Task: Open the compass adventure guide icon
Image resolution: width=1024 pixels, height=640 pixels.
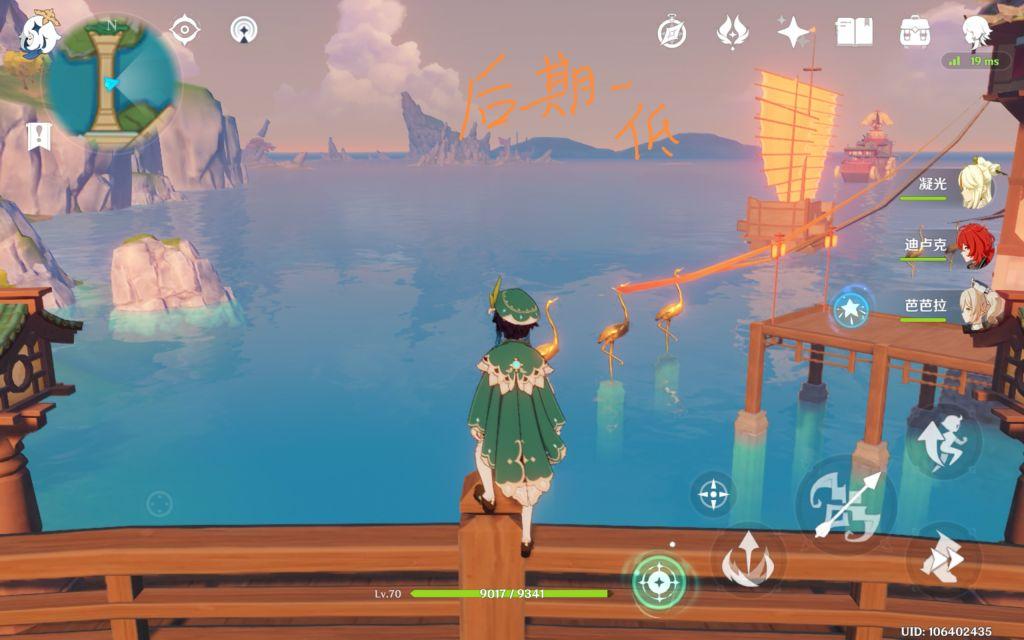Action: point(672,32)
